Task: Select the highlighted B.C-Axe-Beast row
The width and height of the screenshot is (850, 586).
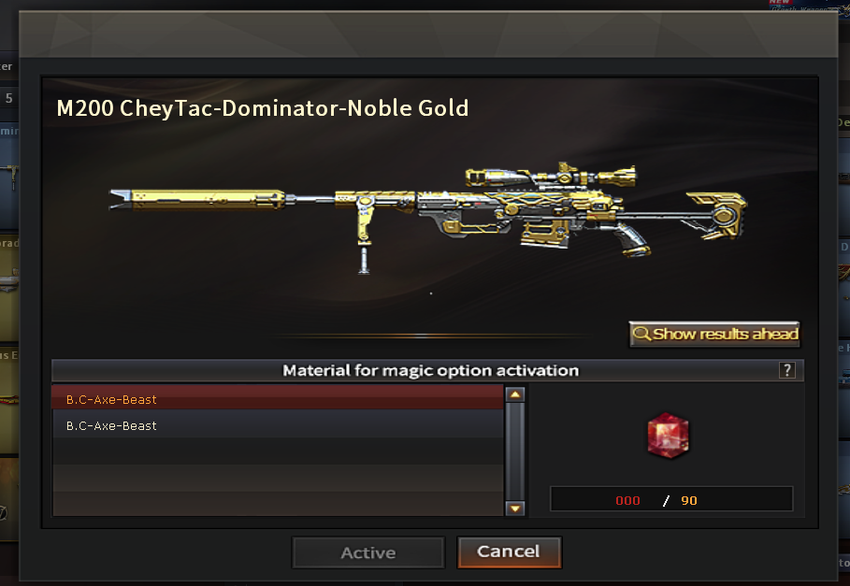Action: click(x=277, y=399)
